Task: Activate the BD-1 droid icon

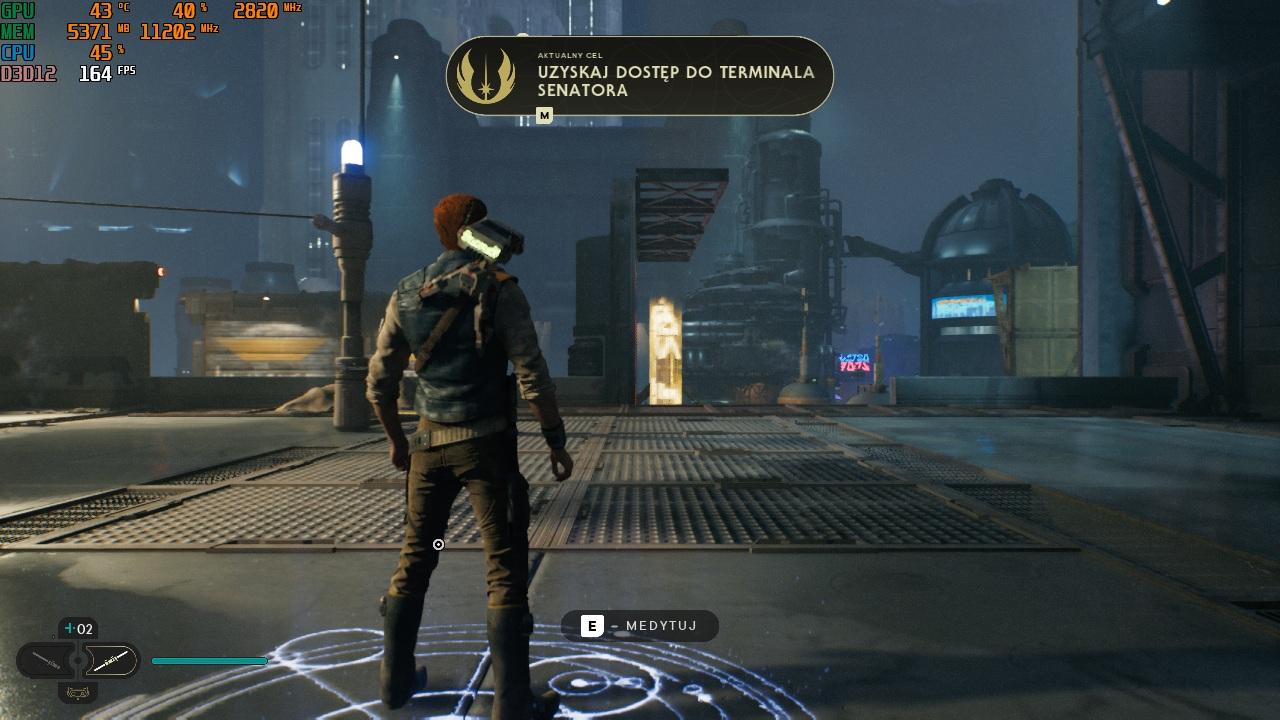Action: pos(77,692)
